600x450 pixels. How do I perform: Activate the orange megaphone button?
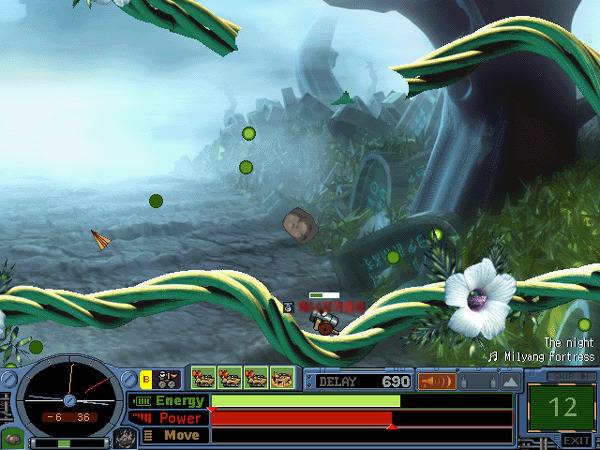coord(437,381)
